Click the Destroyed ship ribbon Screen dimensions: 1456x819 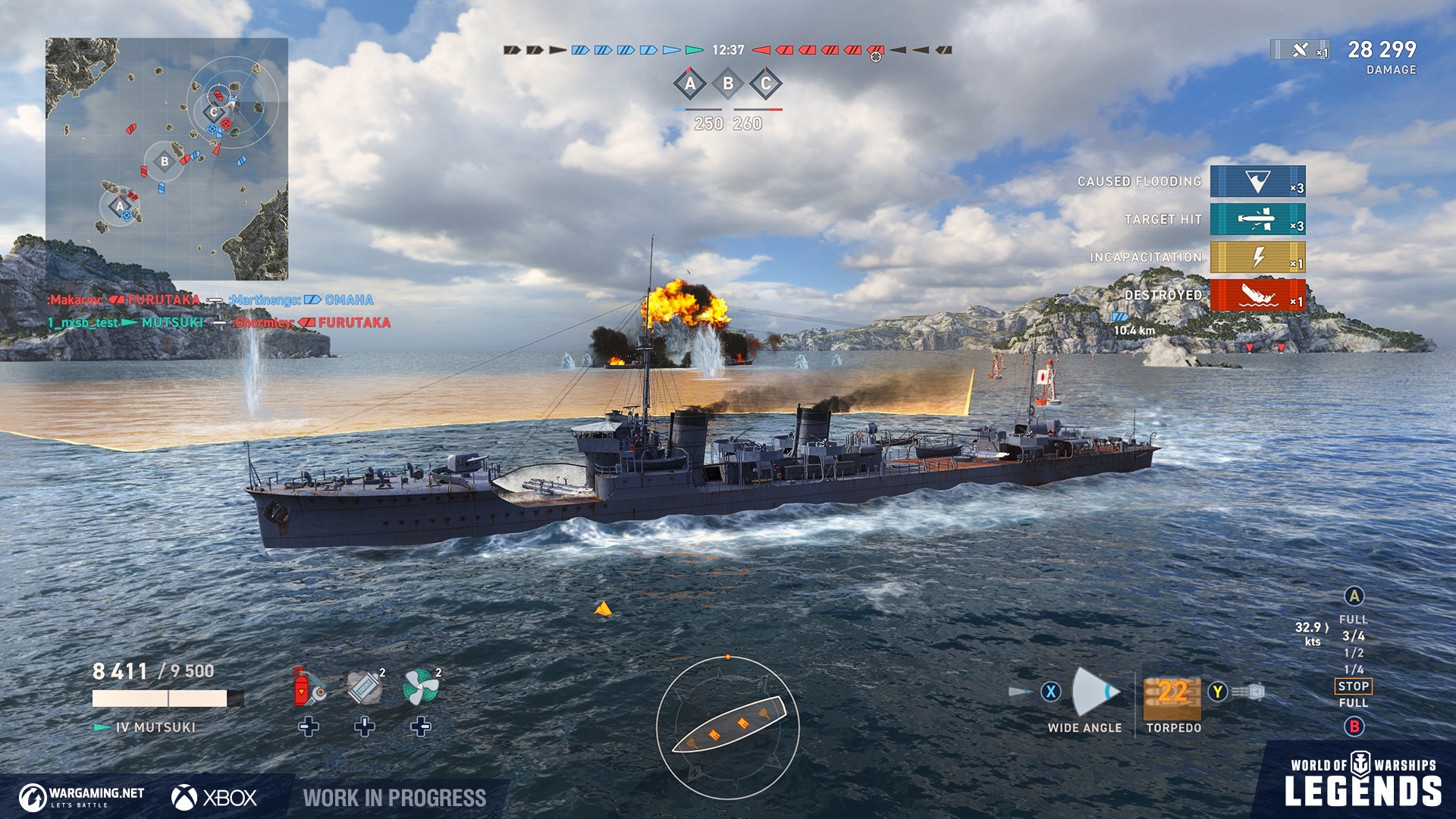(1257, 295)
